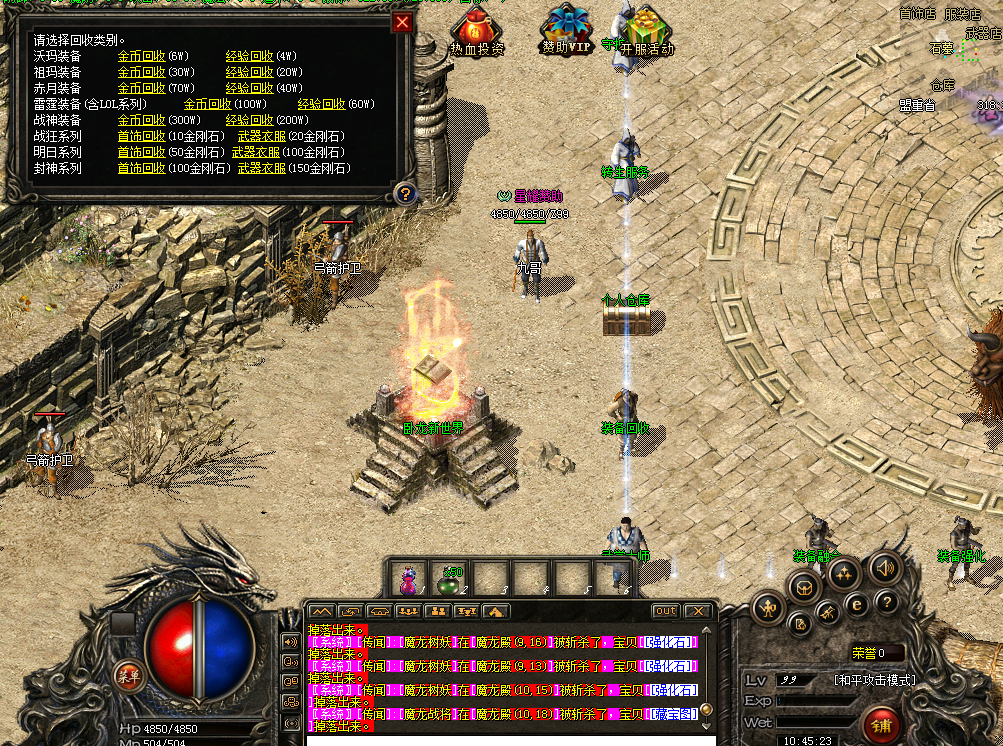Use the red potion in hotbar slot 1
This screenshot has width=1003, height=746.
(408, 577)
